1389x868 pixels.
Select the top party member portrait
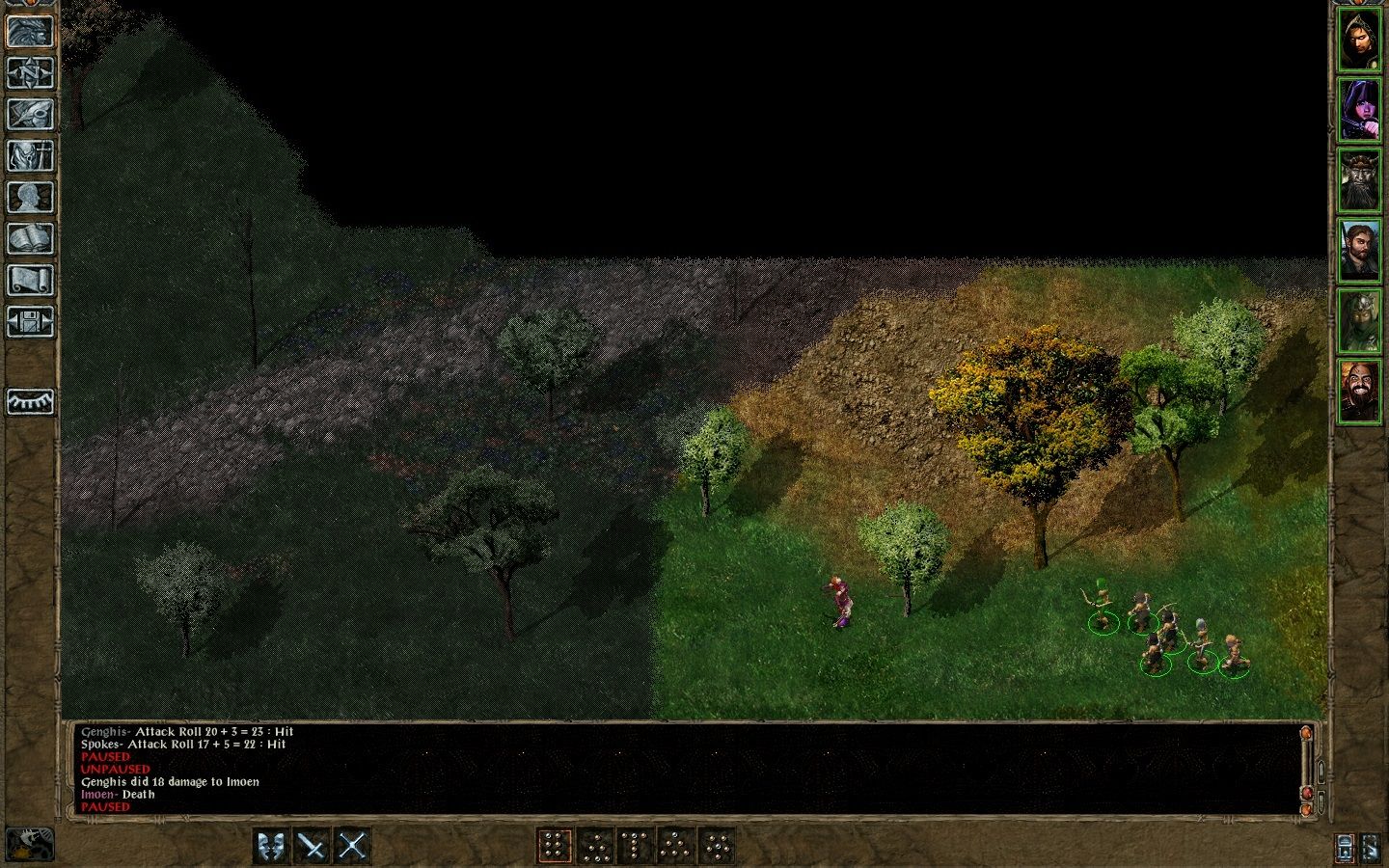(1359, 39)
